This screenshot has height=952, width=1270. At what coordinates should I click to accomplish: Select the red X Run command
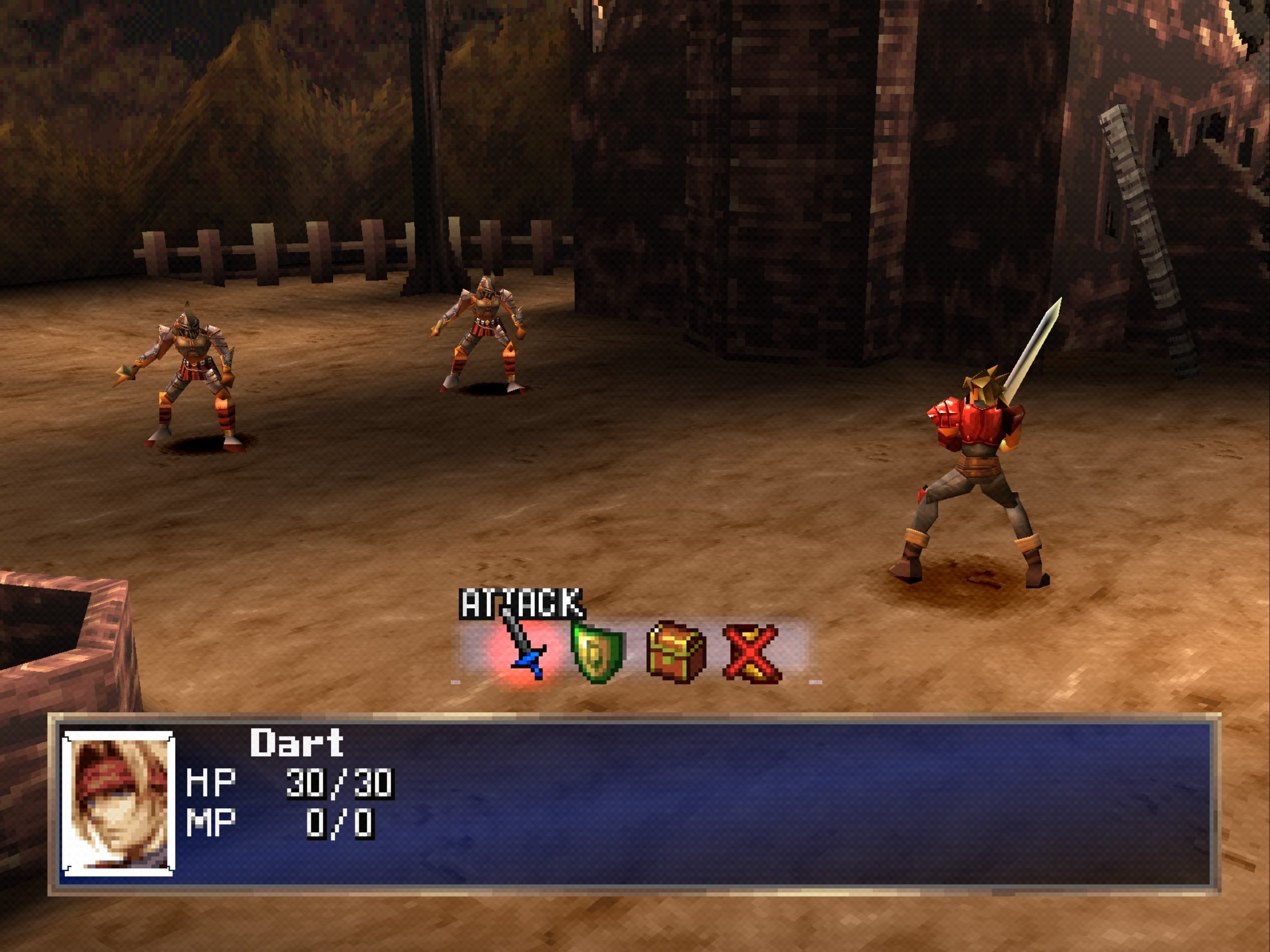751,653
